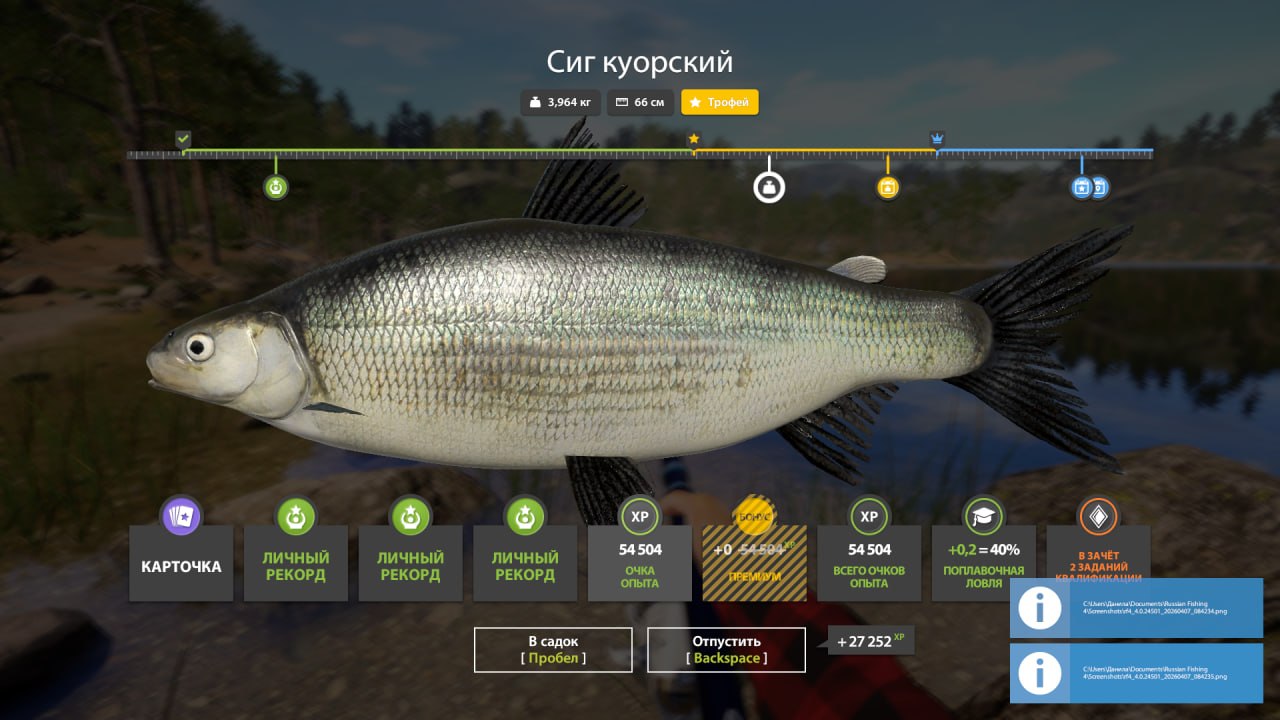Click the Поплавочная ловля skill tile
This screenshot has height=720, width=1280.
tap(983, 565)
